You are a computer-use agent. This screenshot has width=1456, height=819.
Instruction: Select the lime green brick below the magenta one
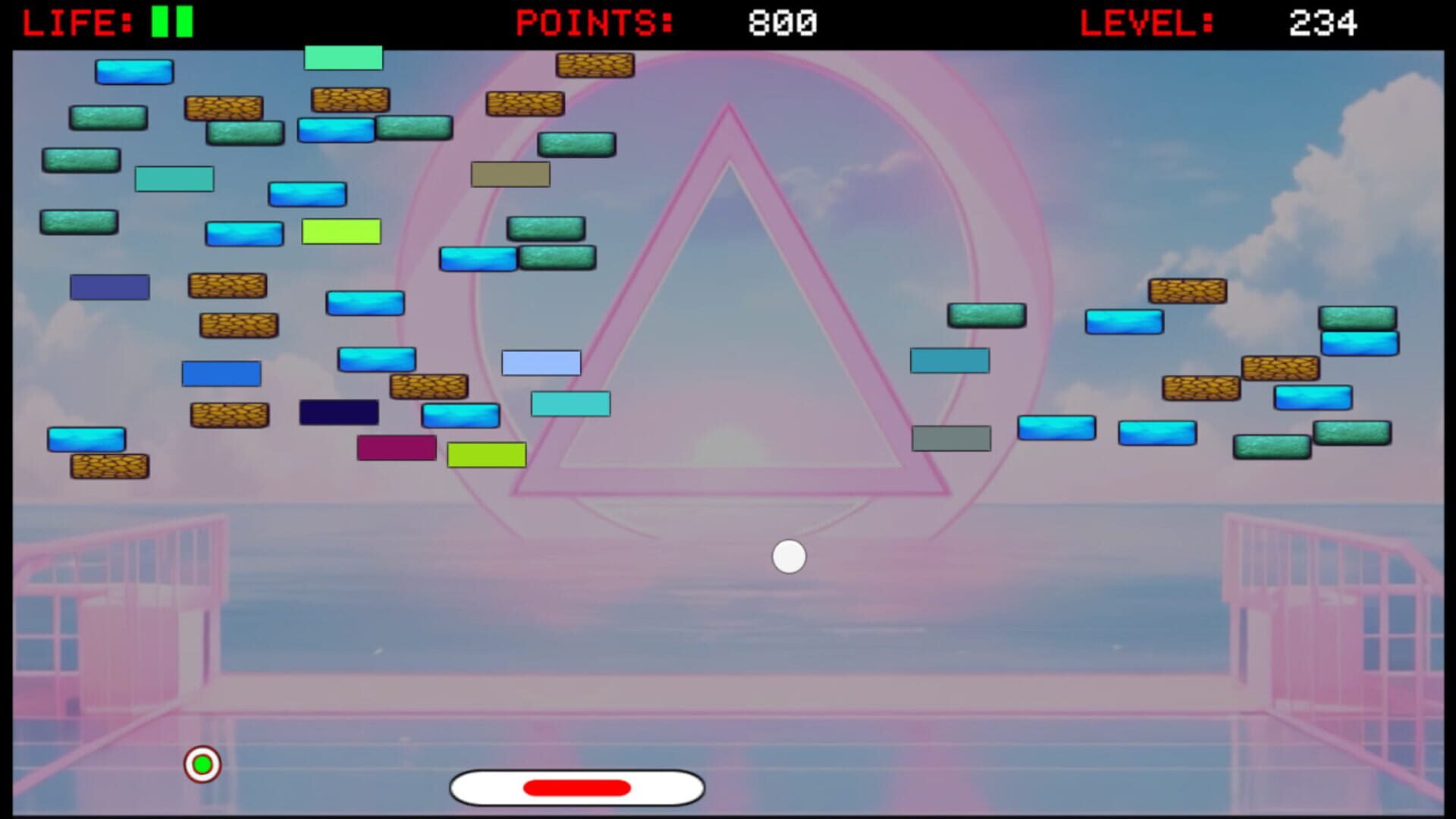pos(485,453)
